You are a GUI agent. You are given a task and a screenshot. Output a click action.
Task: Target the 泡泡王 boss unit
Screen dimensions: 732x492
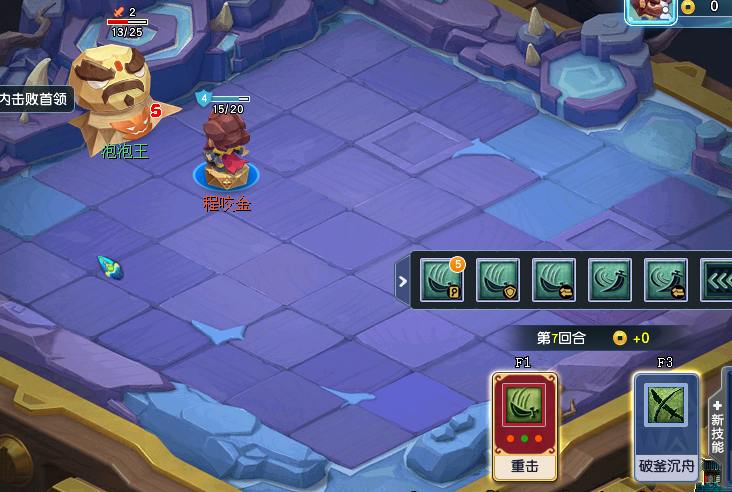[112, 95]
